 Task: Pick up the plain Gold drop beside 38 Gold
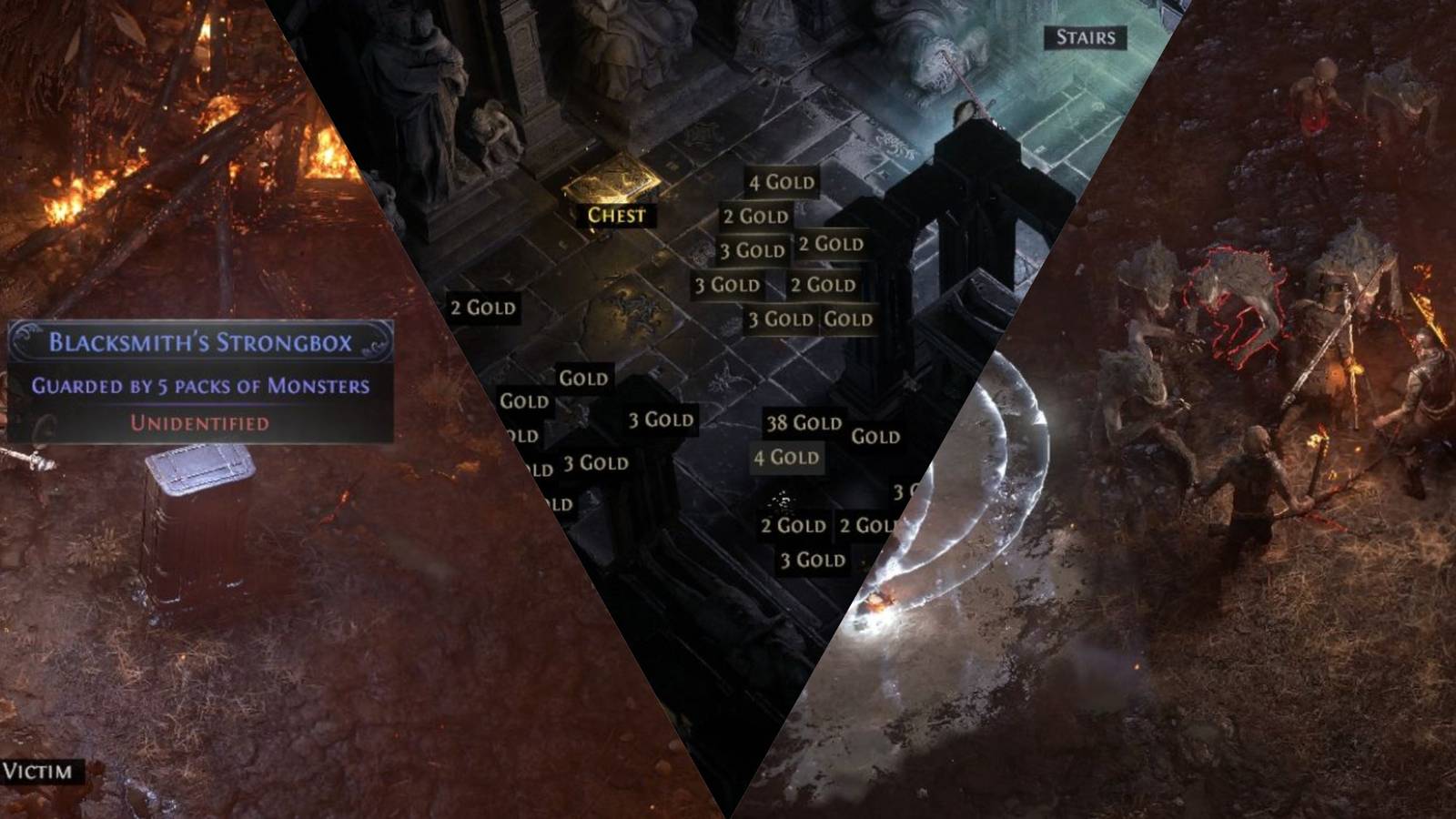(x=871, y=437)
